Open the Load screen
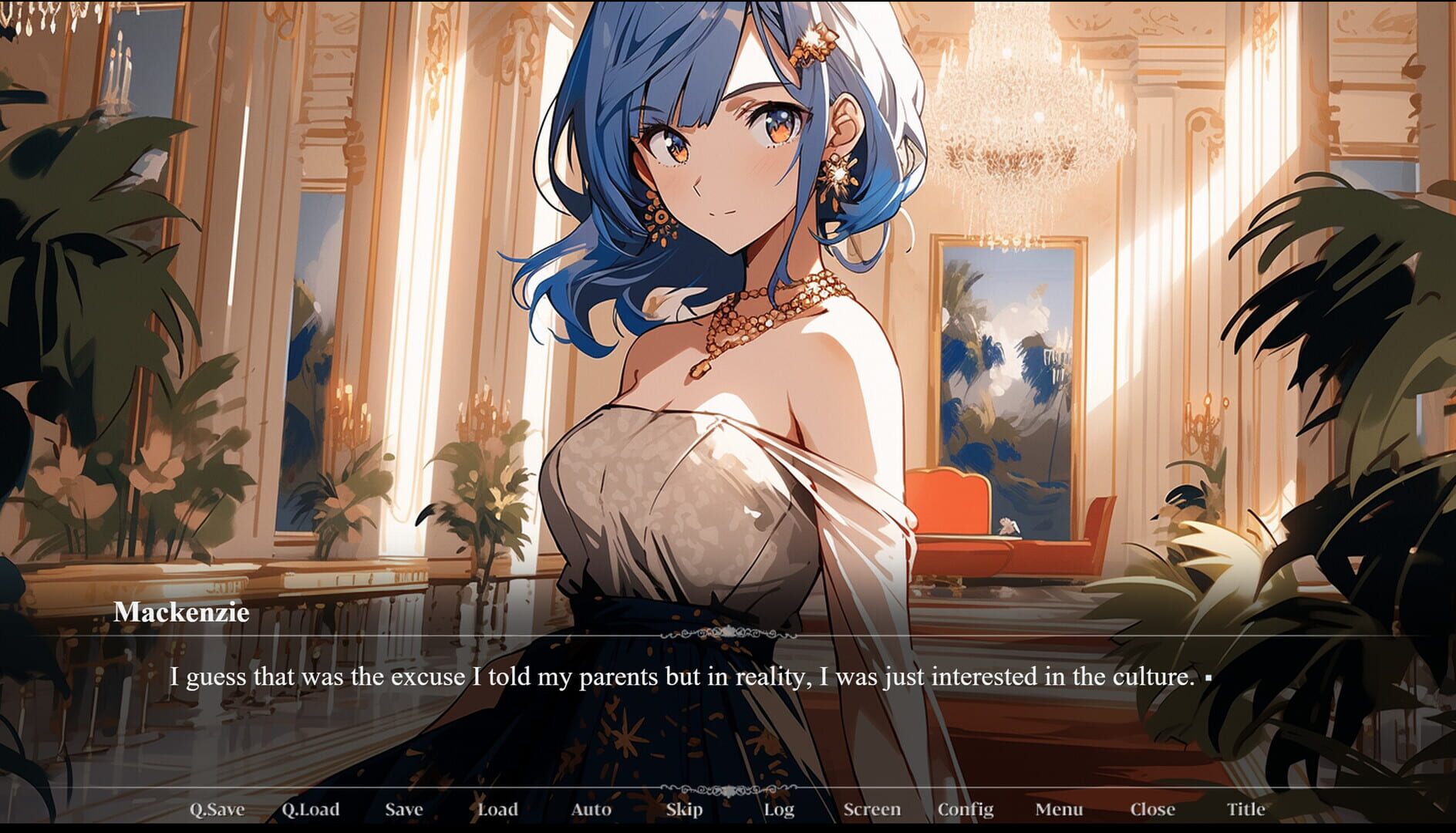Viewport: 1456px width, 833px height. (497, 809)
